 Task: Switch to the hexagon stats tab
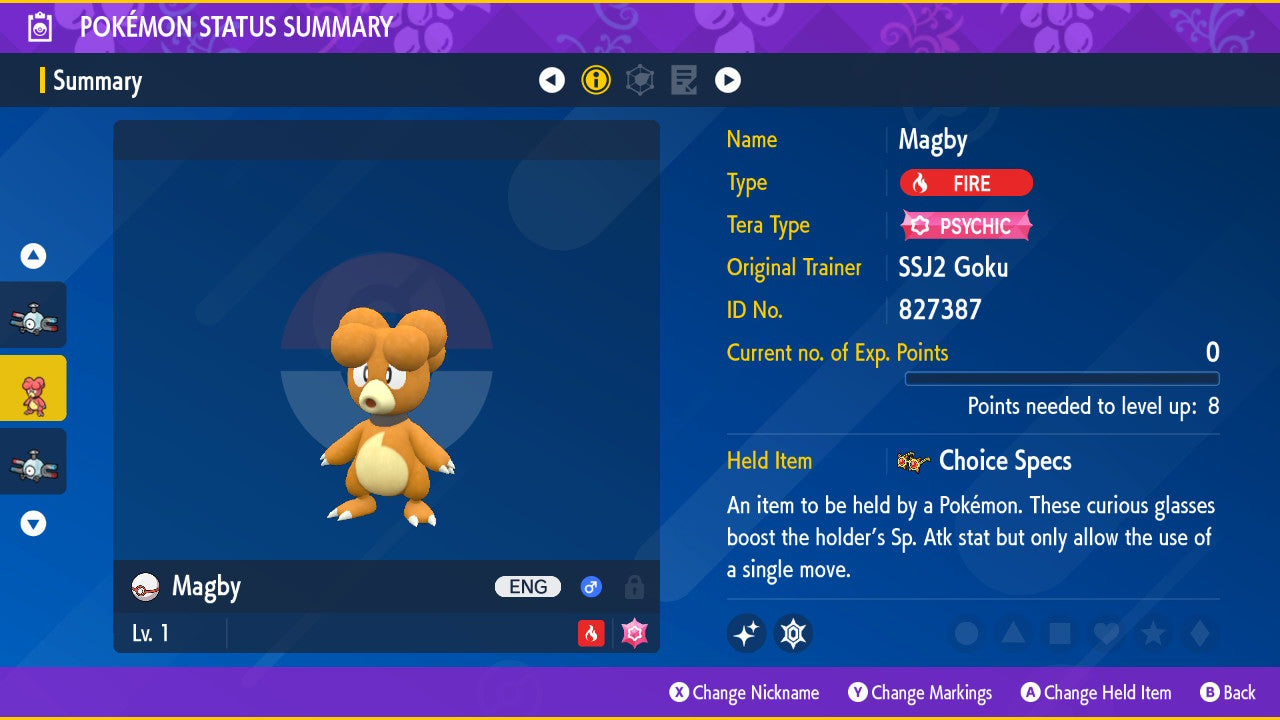click(x=640, y=80)
